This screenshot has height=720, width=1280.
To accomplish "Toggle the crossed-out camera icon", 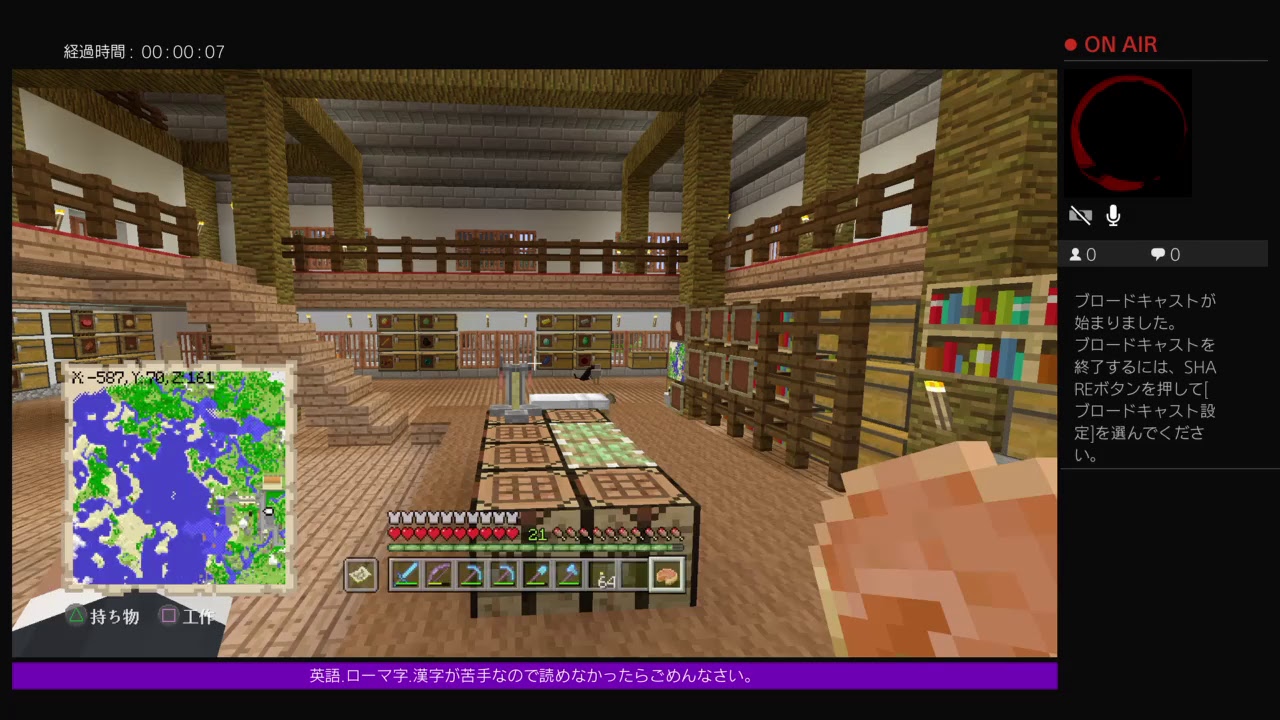I will pyautogui.click(x=1081, y=215).
